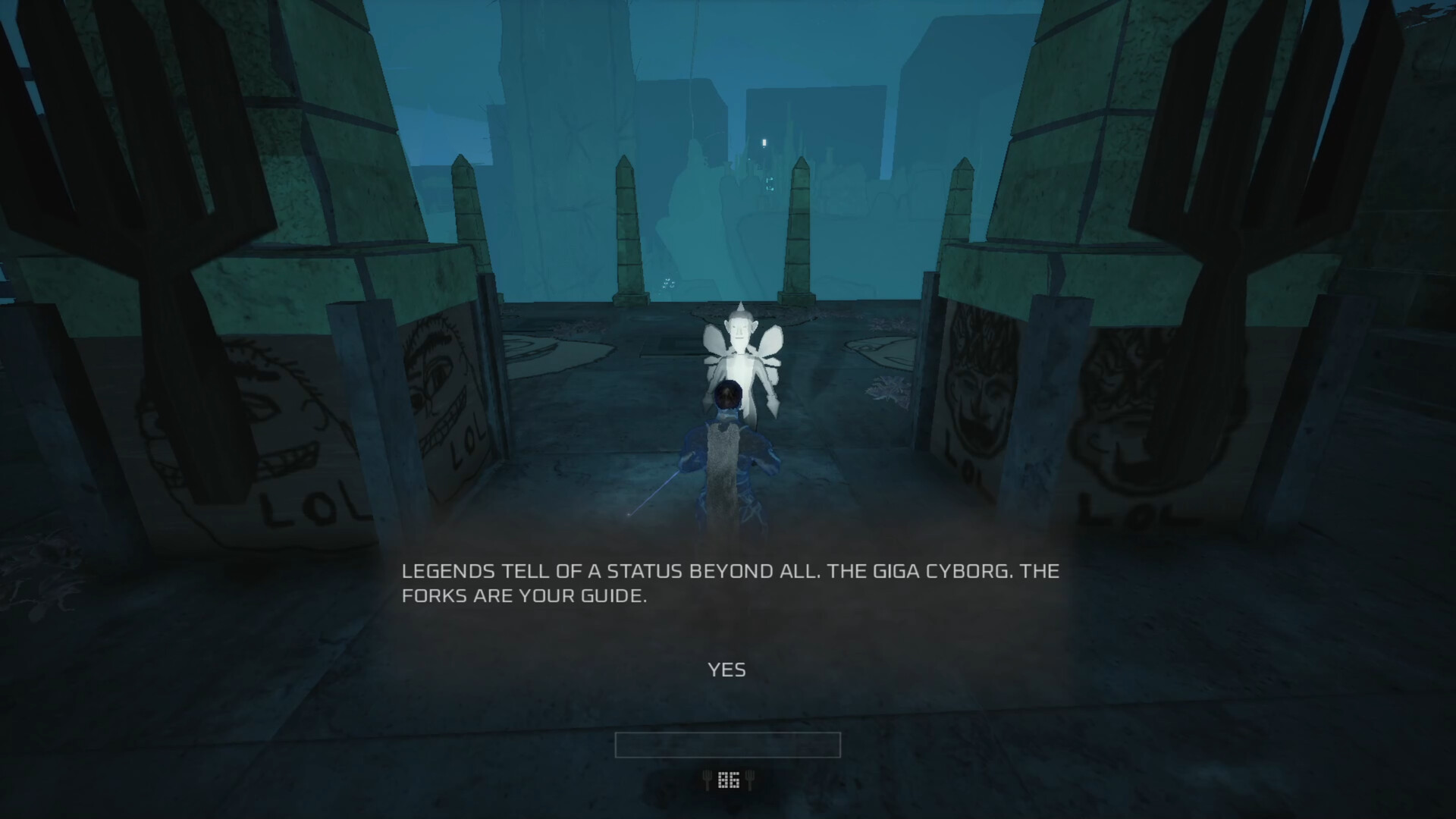Image resolution: width=1456 pixels, height=819 pixels.
Task: Click the distant glowing window in the skyline
Action: pyautogui.click(x=764, y=141)
